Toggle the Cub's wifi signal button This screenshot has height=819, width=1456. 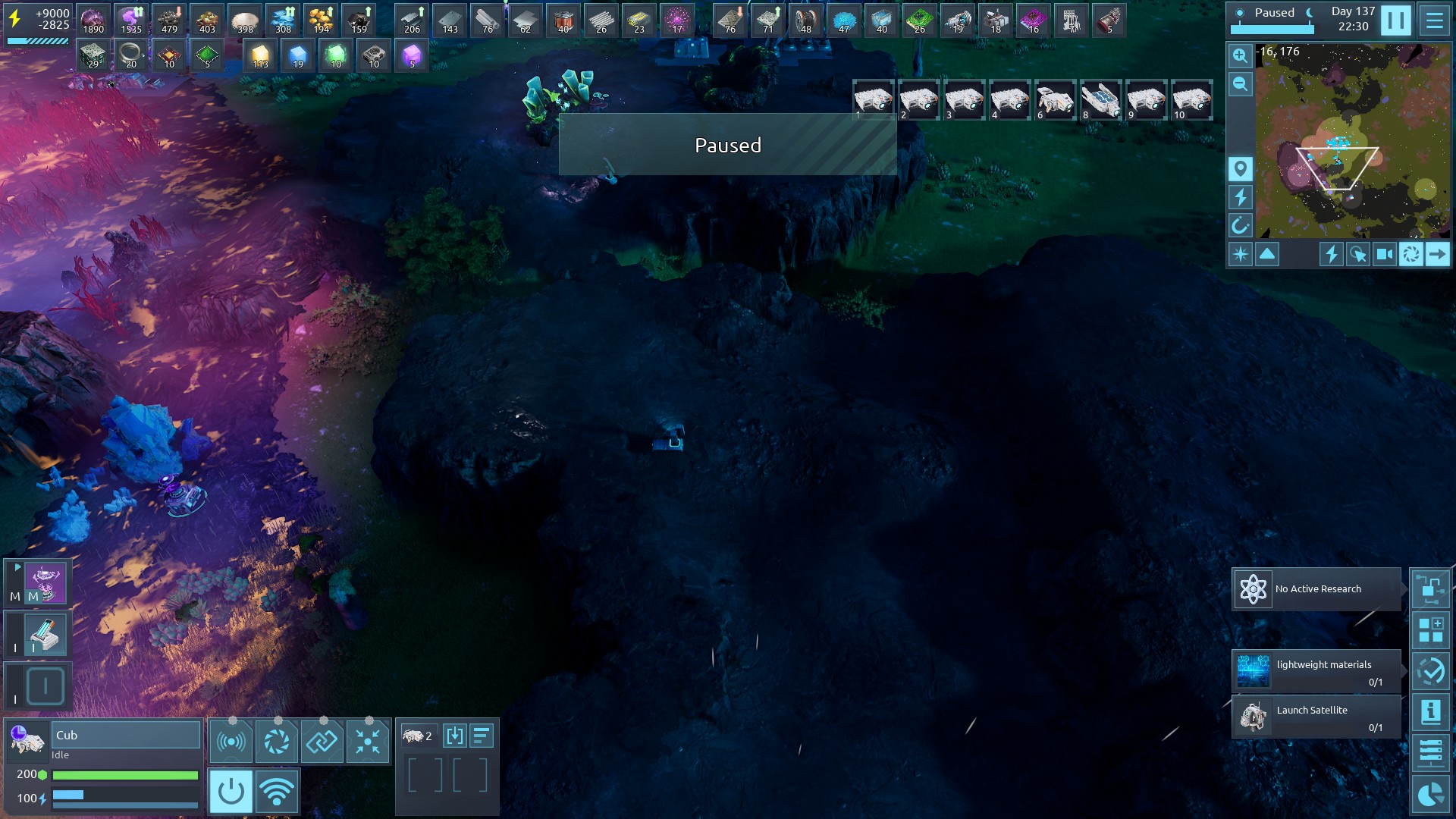pos(277,792)
